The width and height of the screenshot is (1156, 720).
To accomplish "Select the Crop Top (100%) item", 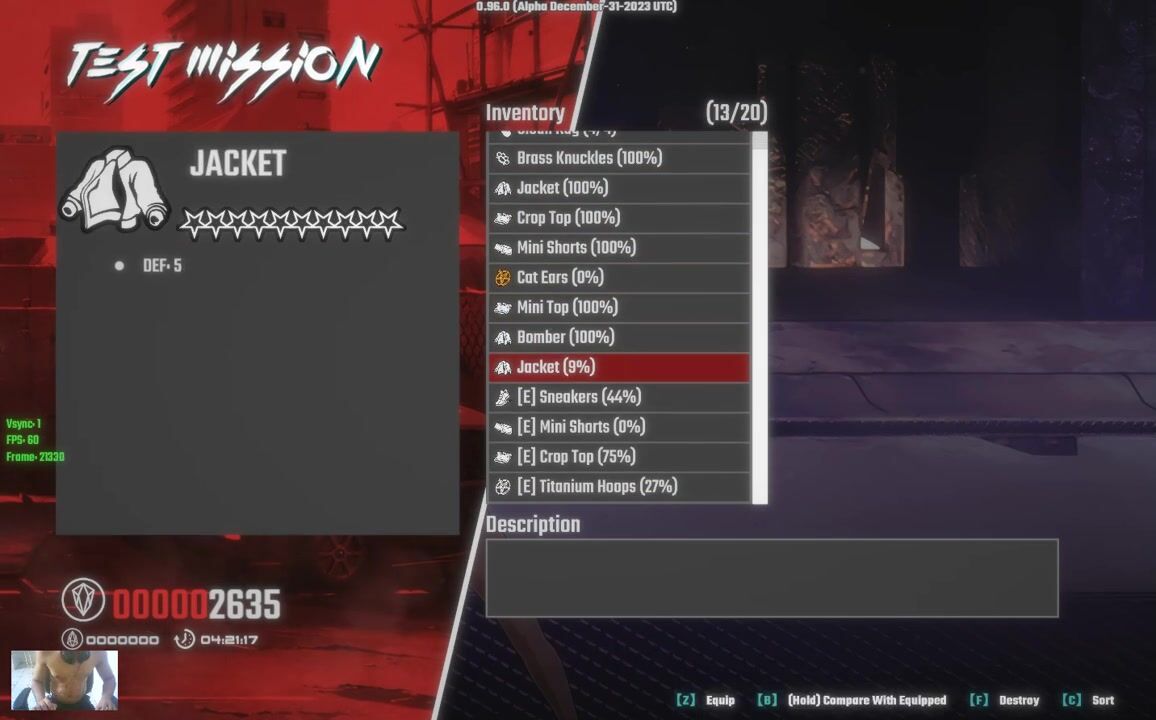I will (618, 218).
